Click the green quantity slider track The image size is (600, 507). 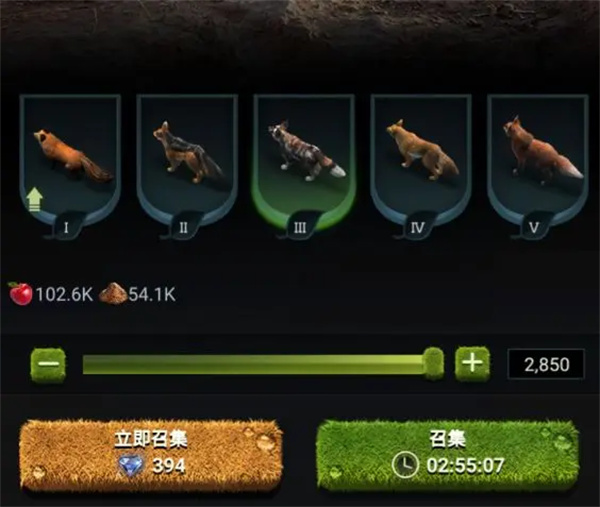250,364
